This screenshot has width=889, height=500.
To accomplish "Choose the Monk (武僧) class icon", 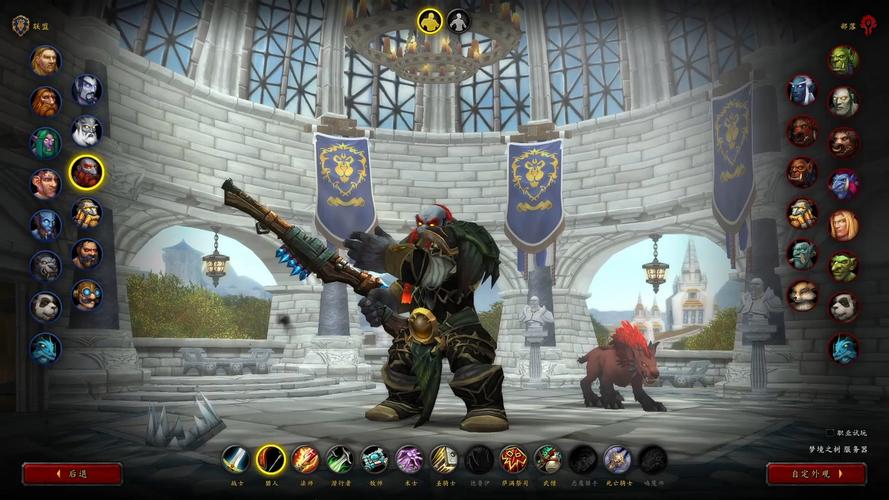I will point(548,459).
